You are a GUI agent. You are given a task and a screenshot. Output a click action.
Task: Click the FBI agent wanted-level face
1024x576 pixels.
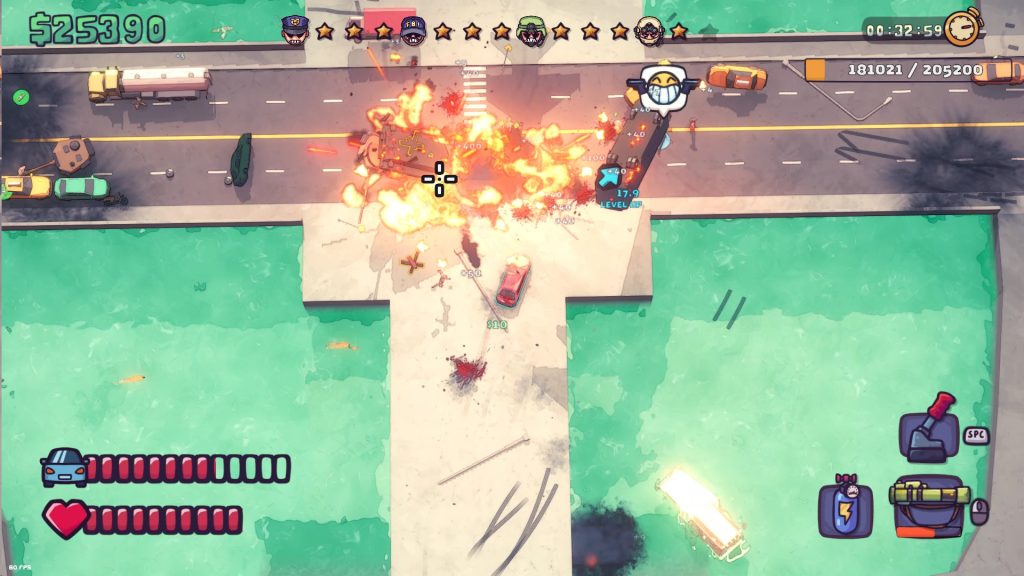(412, 30)
